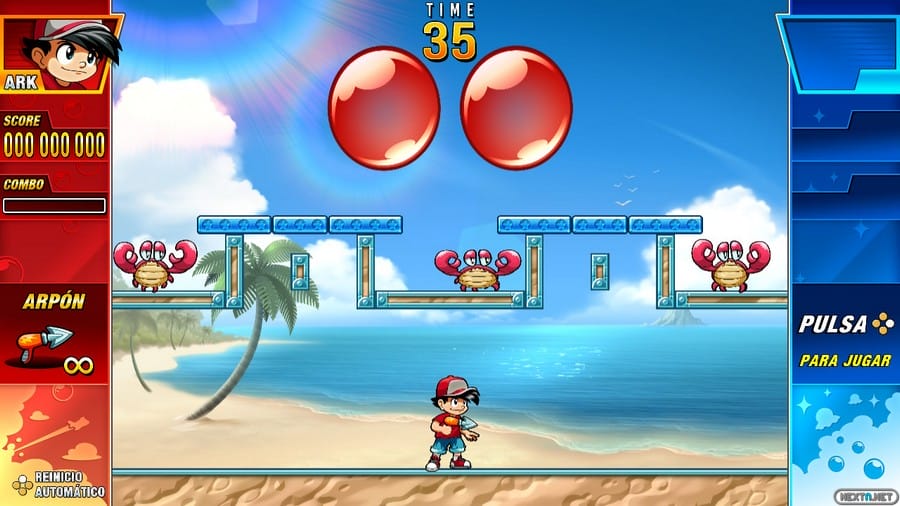This screenshot has height=506, width=900.
Task: Toggle the Reinicio Automático option
Action: [58, 484]
